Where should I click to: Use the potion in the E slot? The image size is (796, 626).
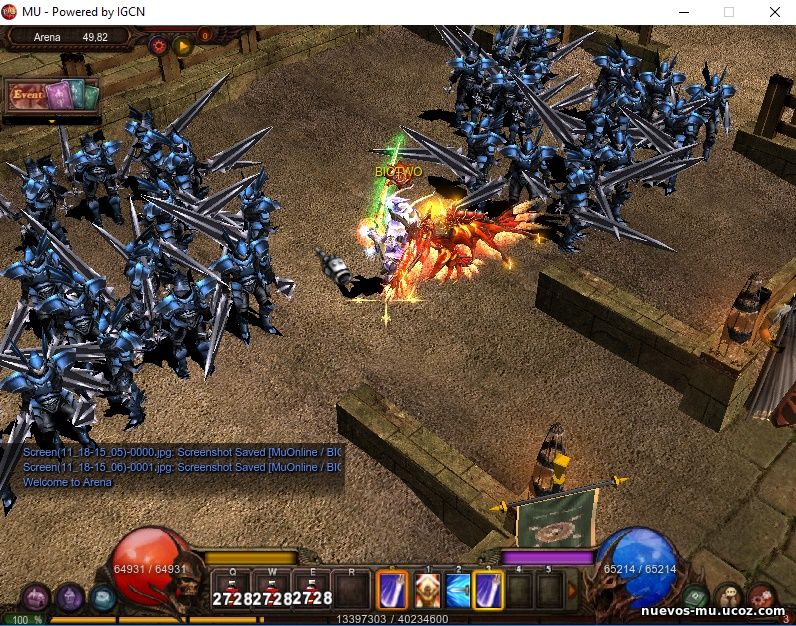pyautogui.click(x=311, y=590)
